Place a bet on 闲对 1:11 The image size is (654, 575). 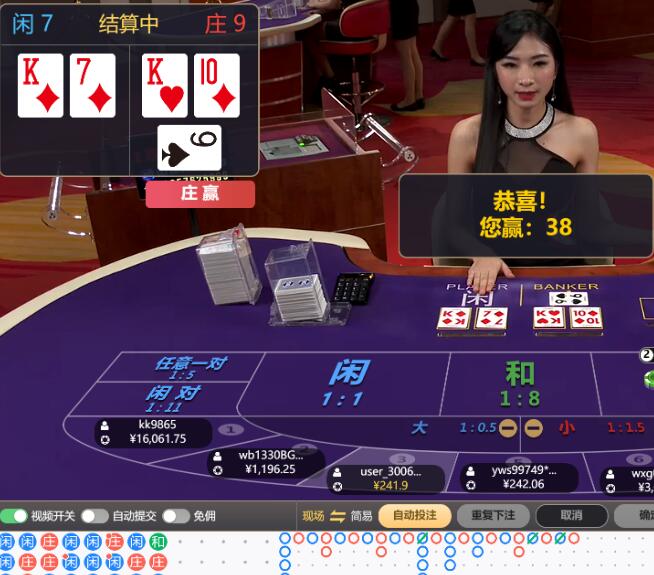[173, 397]
